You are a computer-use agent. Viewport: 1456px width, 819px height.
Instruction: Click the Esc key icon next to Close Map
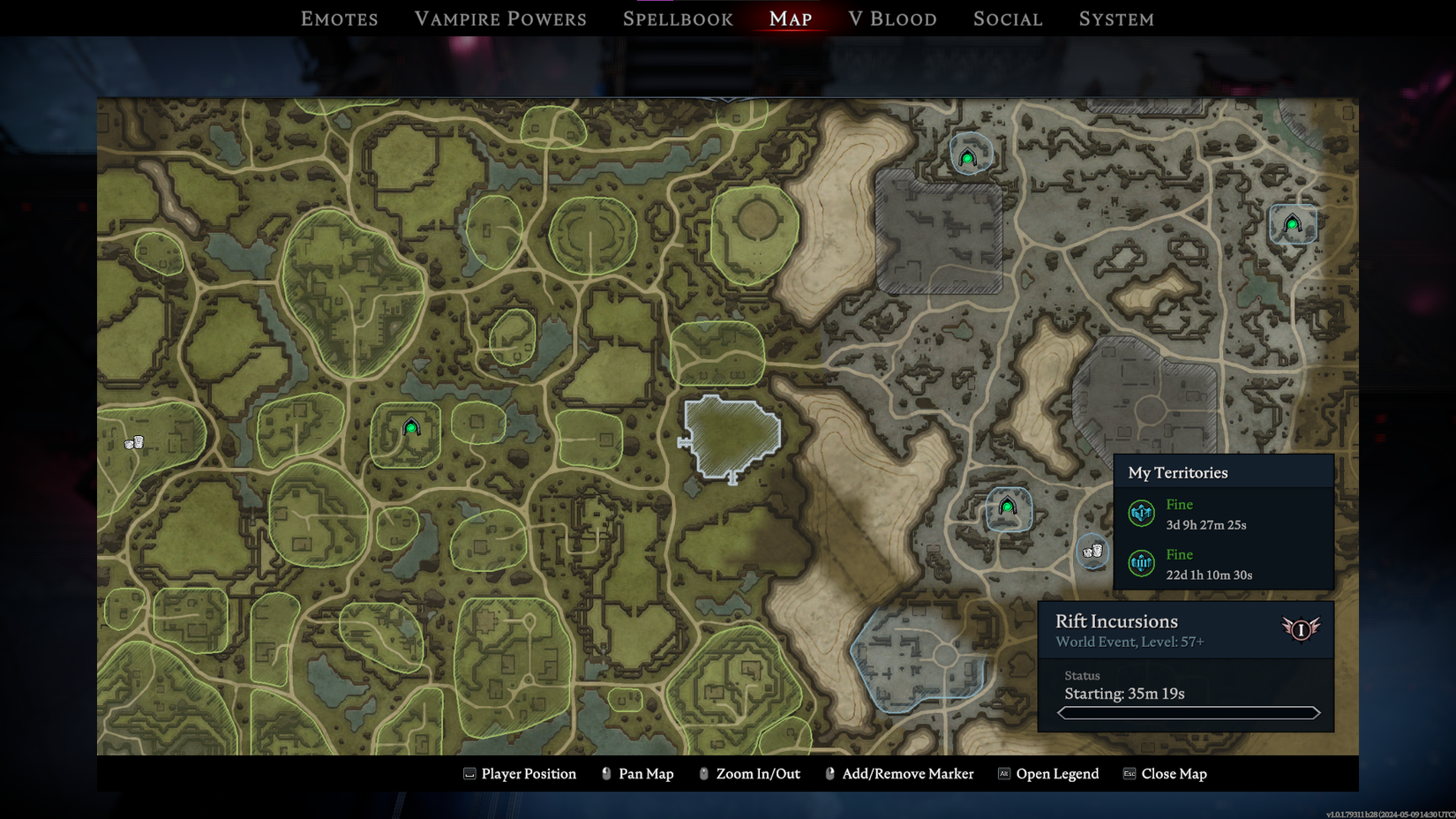tap(1128, 774)
